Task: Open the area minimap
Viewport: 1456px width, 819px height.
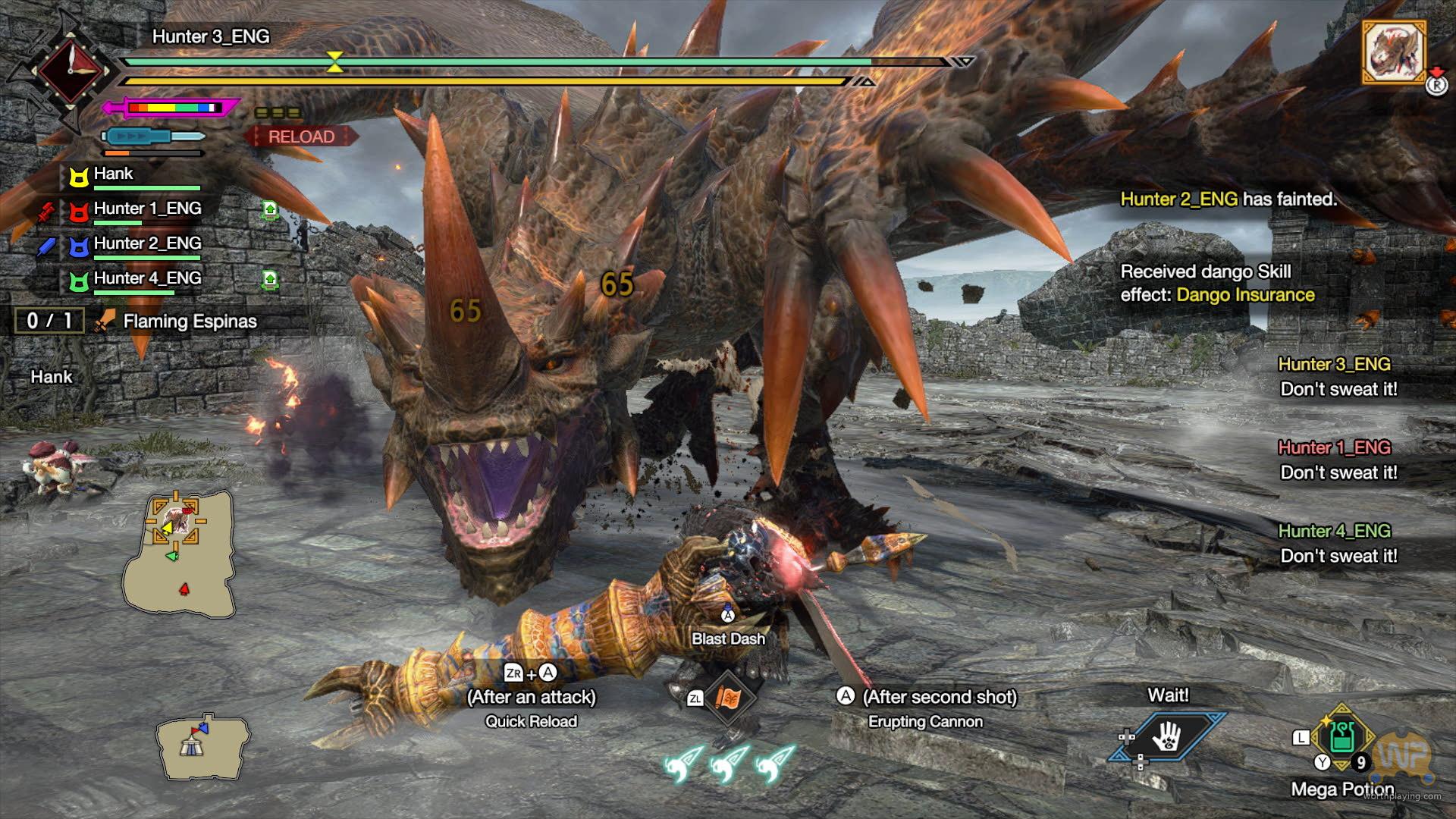Action: tap(179, 554)
